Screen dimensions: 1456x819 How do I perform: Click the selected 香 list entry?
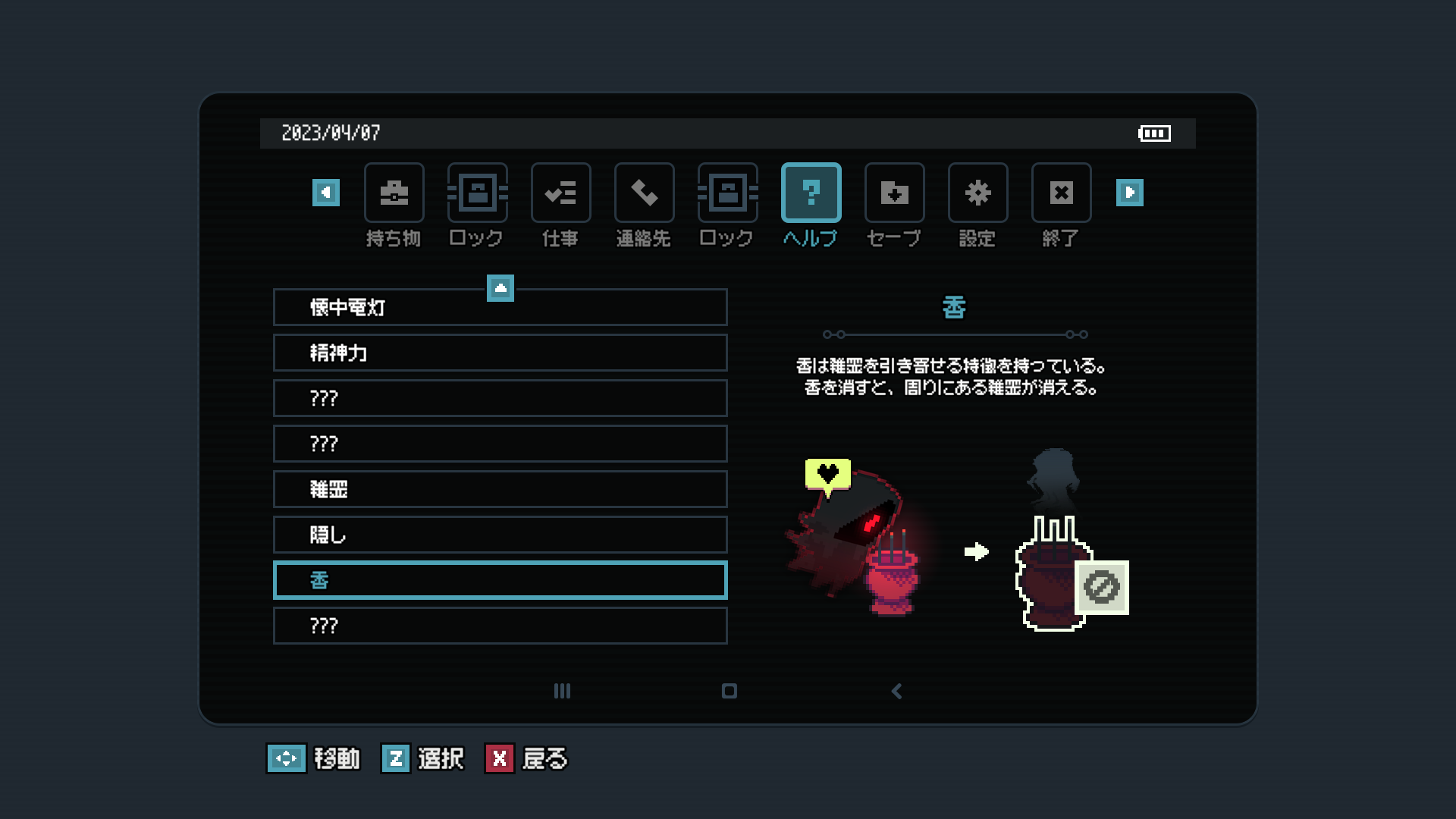(500, 580)
